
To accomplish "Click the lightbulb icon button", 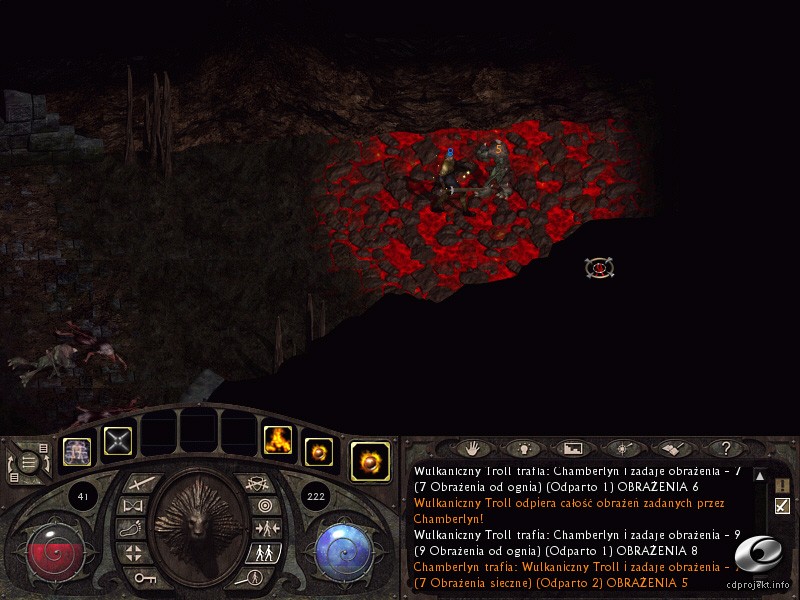I will pyautogui.click(x=521, y=449).
